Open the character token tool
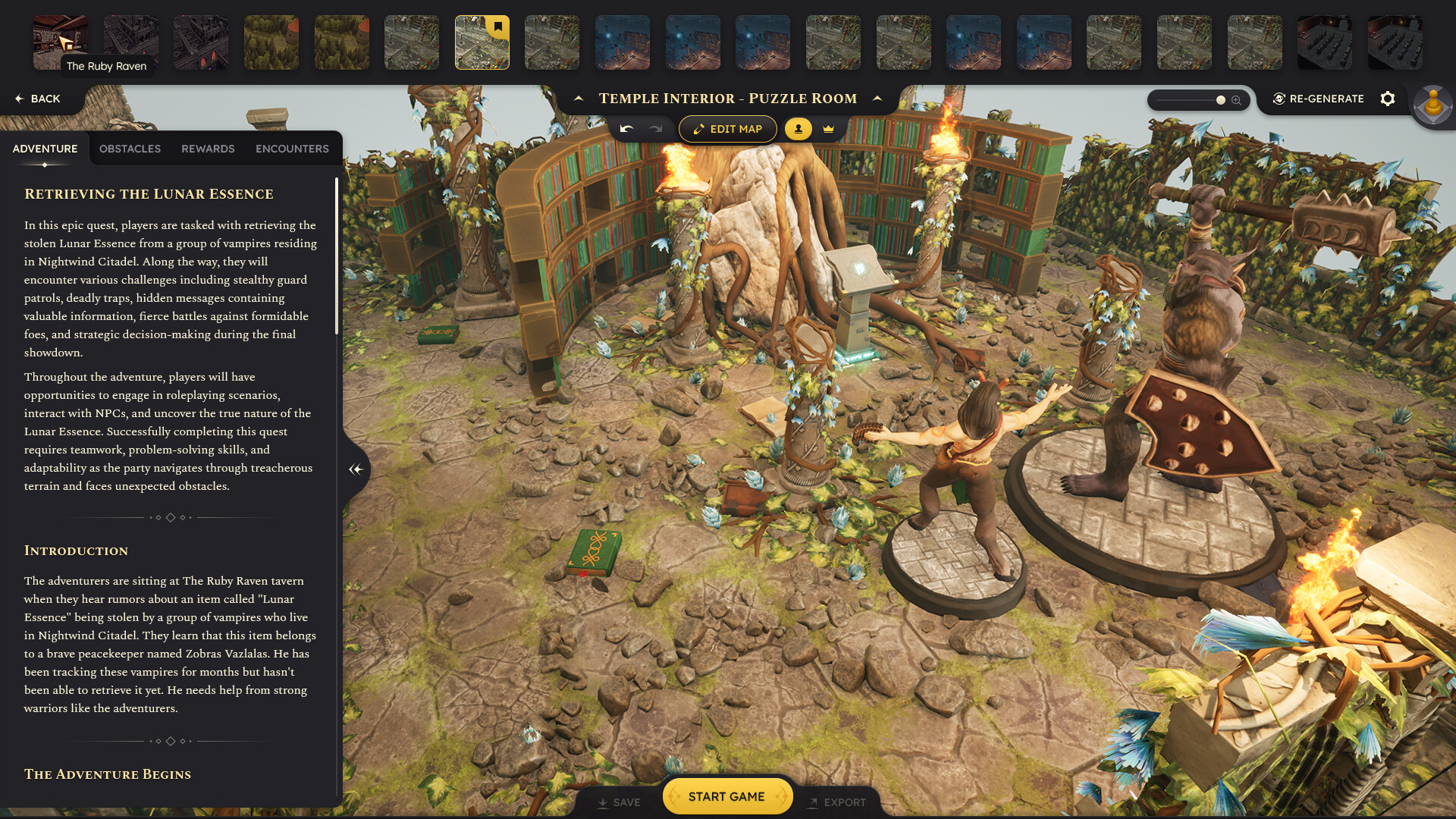The width and height of the screenshot is (1456, 819). point(797,128)
